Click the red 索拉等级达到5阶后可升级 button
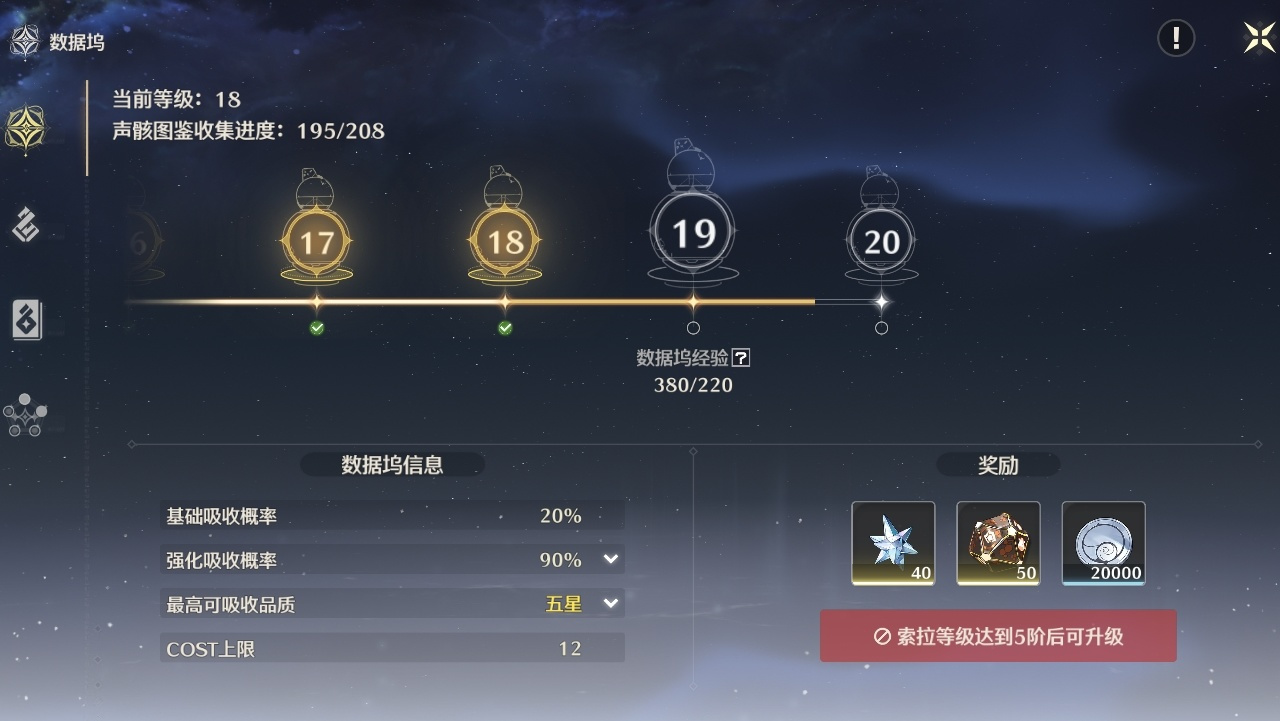The image size is (1280, 721). (x=998, y=636)
